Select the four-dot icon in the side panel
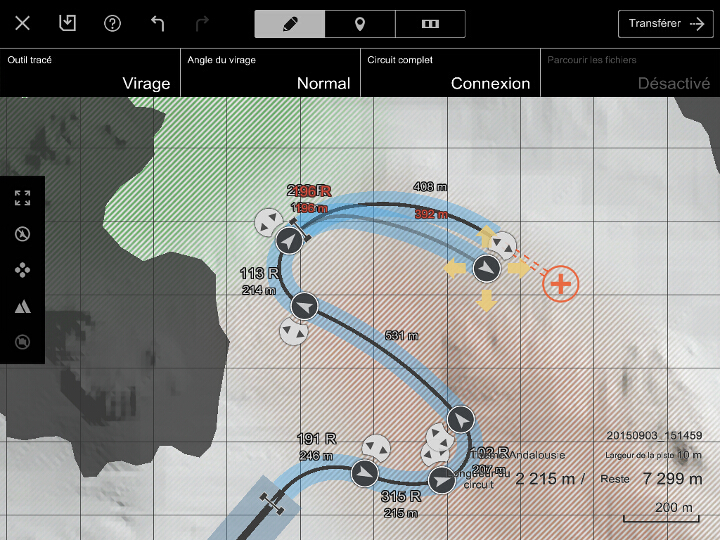720x540 pixels. click(22, 270)
